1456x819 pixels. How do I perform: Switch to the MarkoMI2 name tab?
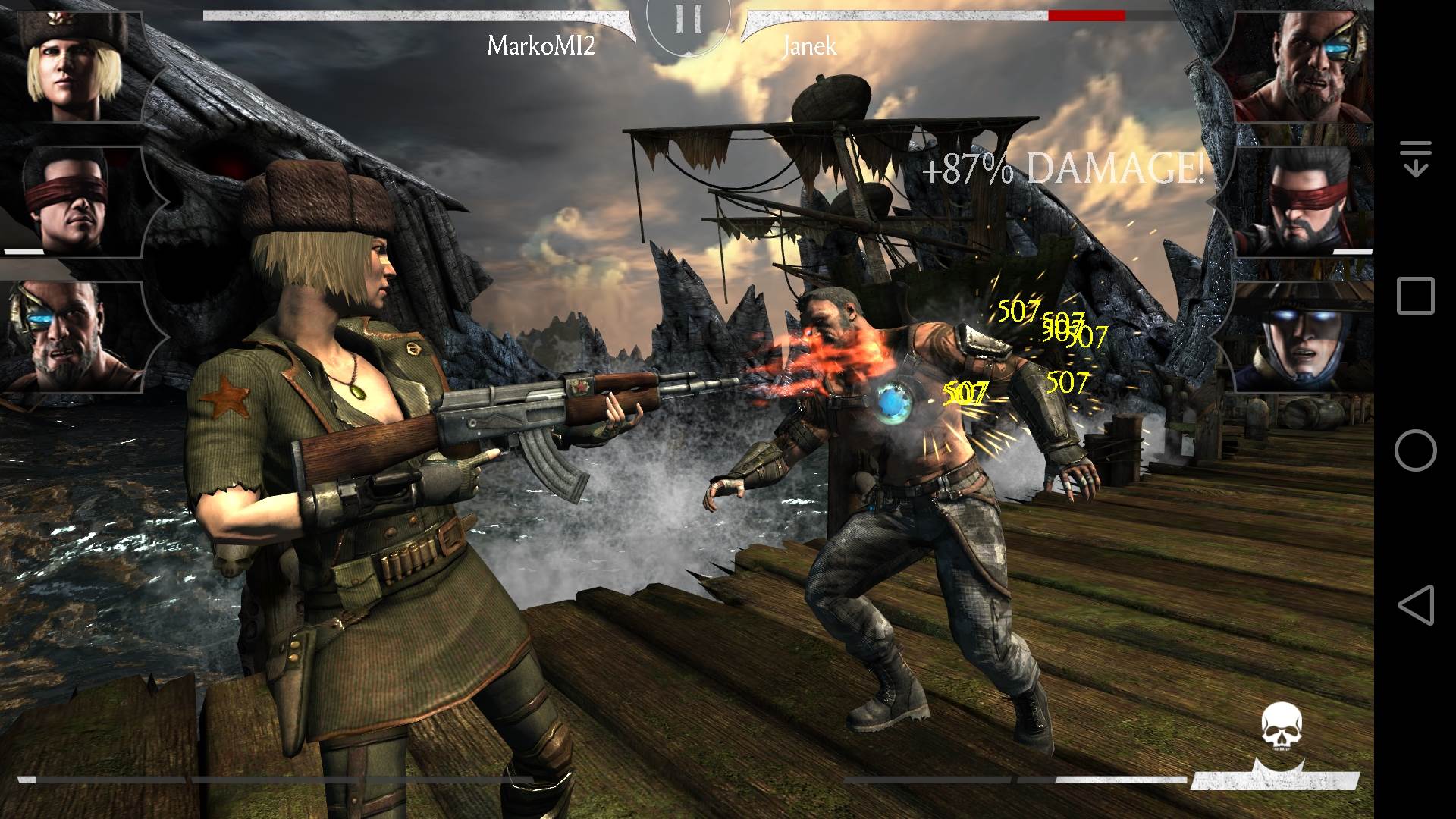point(541,47)
